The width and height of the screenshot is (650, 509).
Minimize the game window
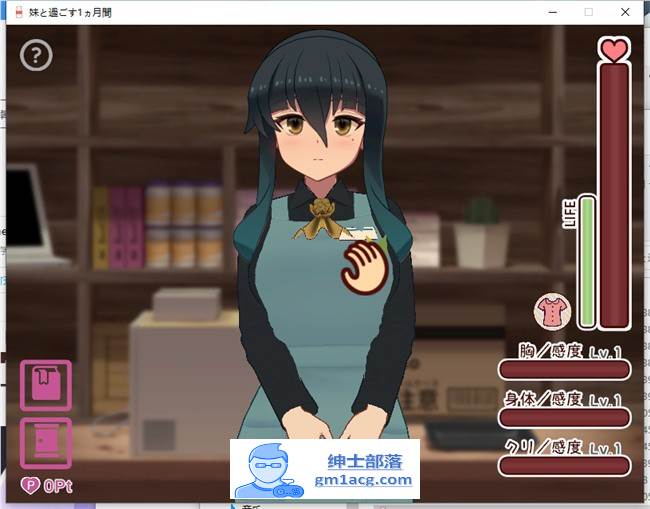coord(552,11)
